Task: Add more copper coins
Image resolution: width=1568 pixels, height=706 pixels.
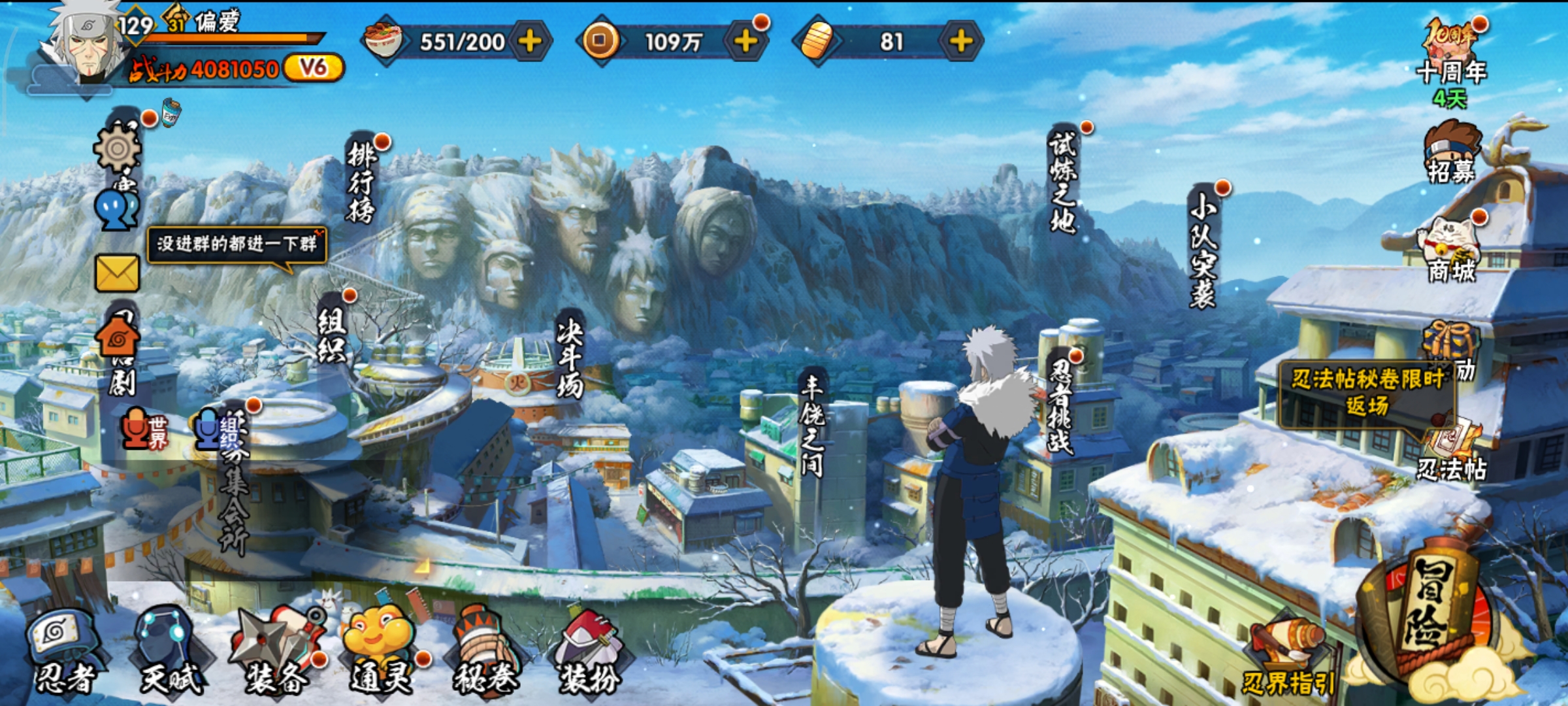Action: click(745, 42)
